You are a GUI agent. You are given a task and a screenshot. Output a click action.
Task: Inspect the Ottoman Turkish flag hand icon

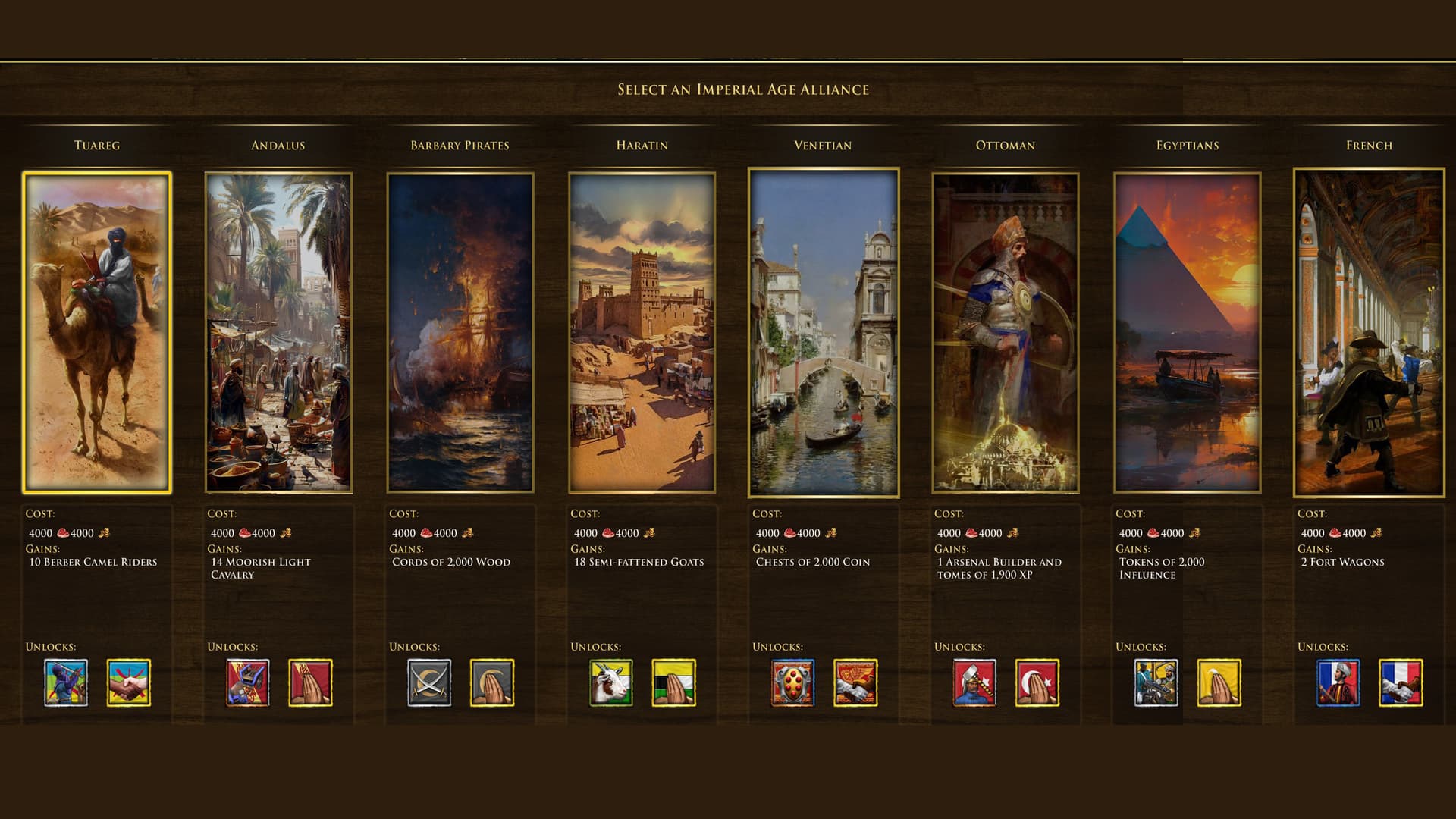pyautogui.click(x=1037, y=682)
